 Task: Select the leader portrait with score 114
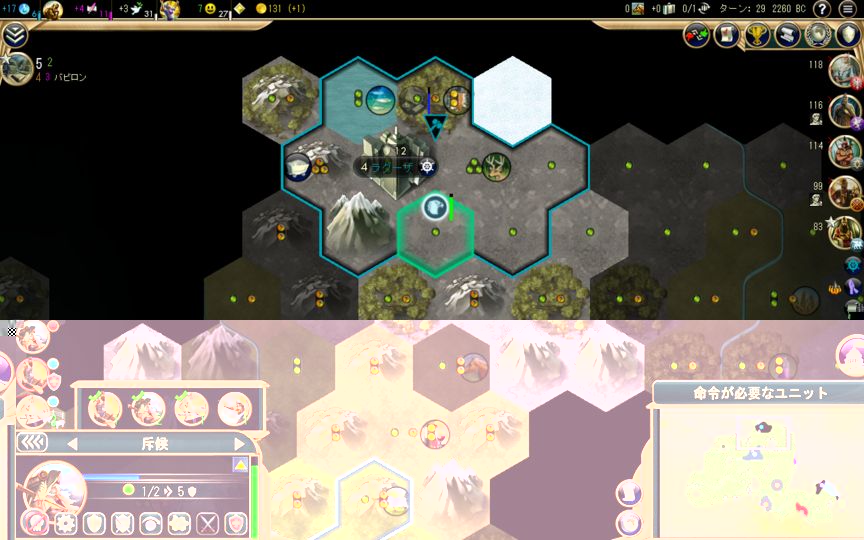pyautogui.click(x=844, y=152)
